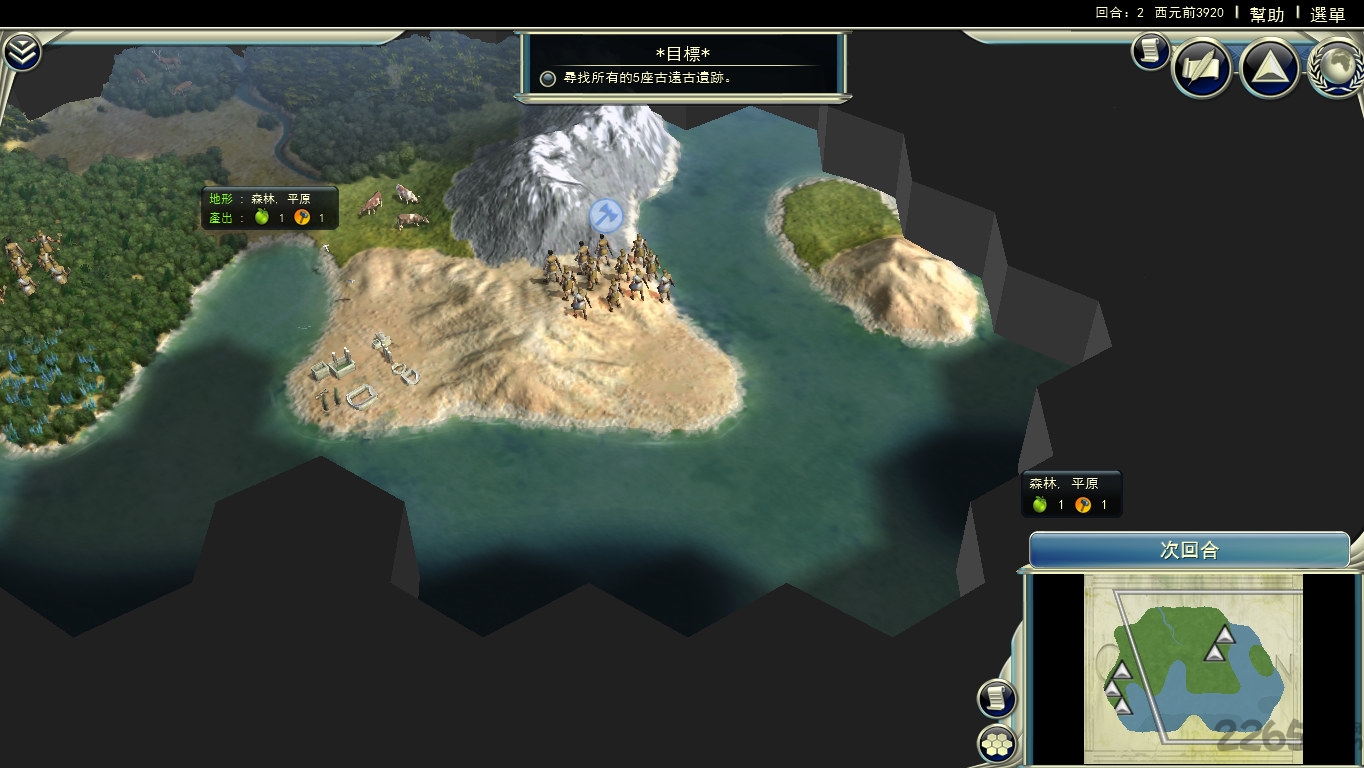
Task: Open the small scroll icon near the top-right
Action: point(1150,51)
